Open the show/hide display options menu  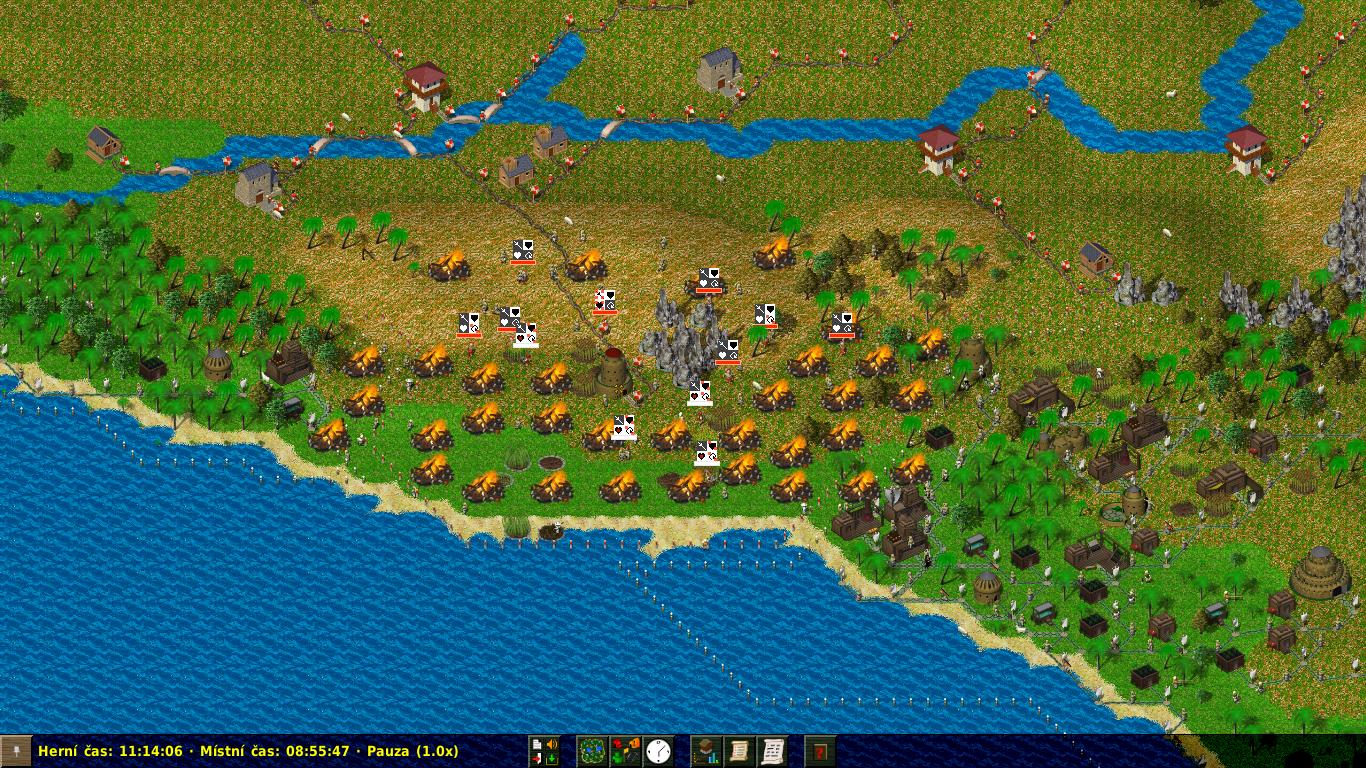[625, 751]
